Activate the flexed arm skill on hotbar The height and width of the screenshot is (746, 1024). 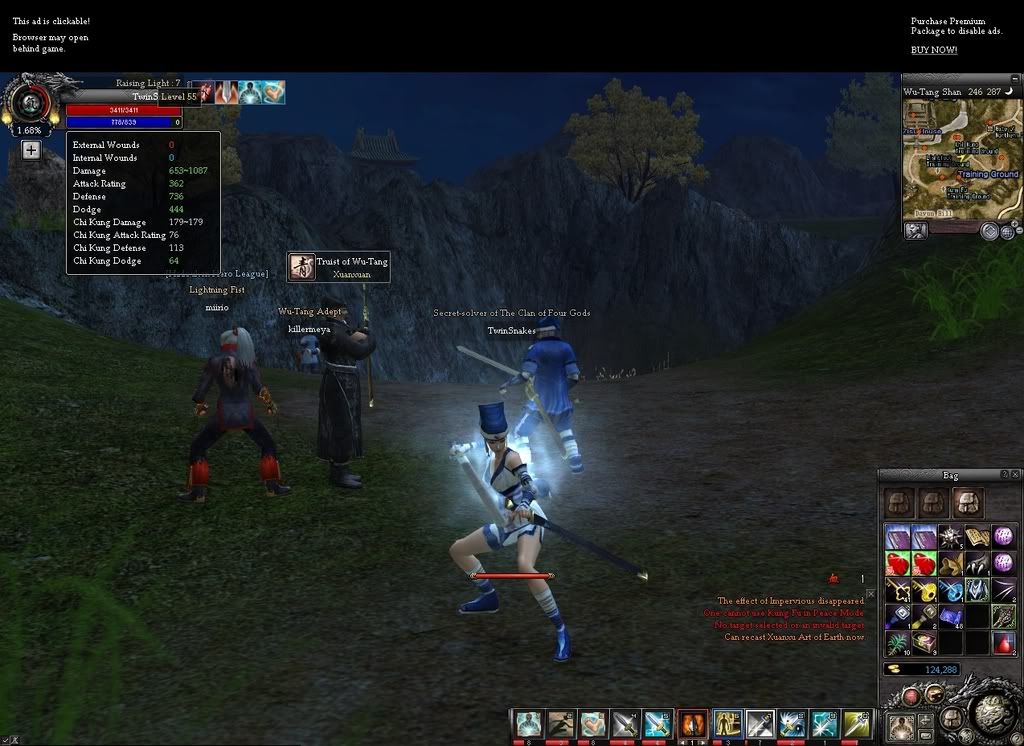593,724
